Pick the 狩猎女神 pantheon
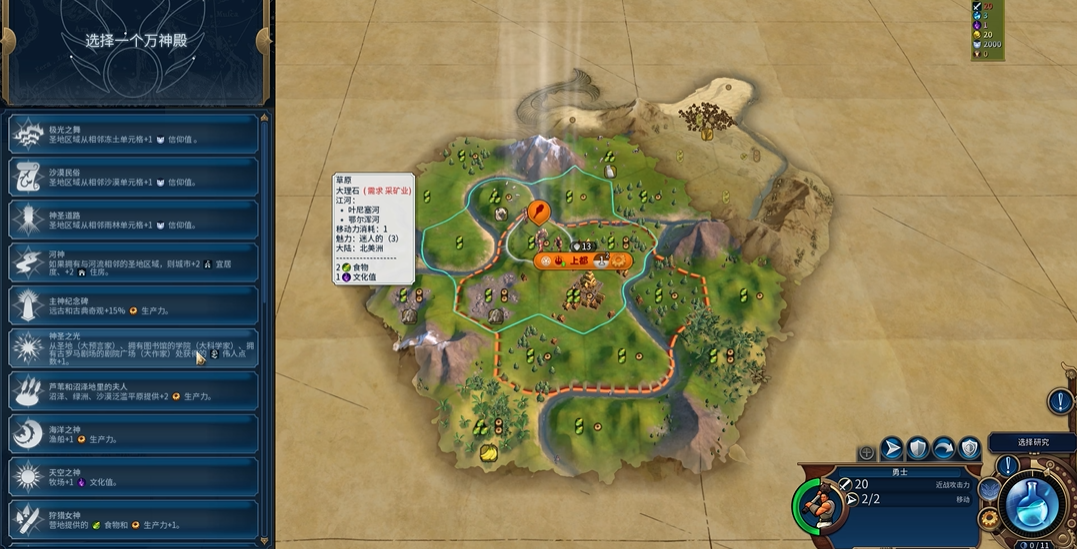 click(133, 518)
